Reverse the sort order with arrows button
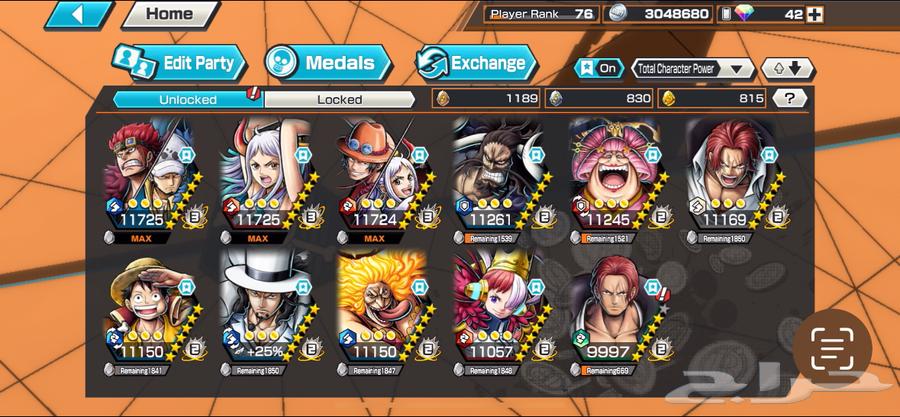900x417 pixels. coord(787,68)
